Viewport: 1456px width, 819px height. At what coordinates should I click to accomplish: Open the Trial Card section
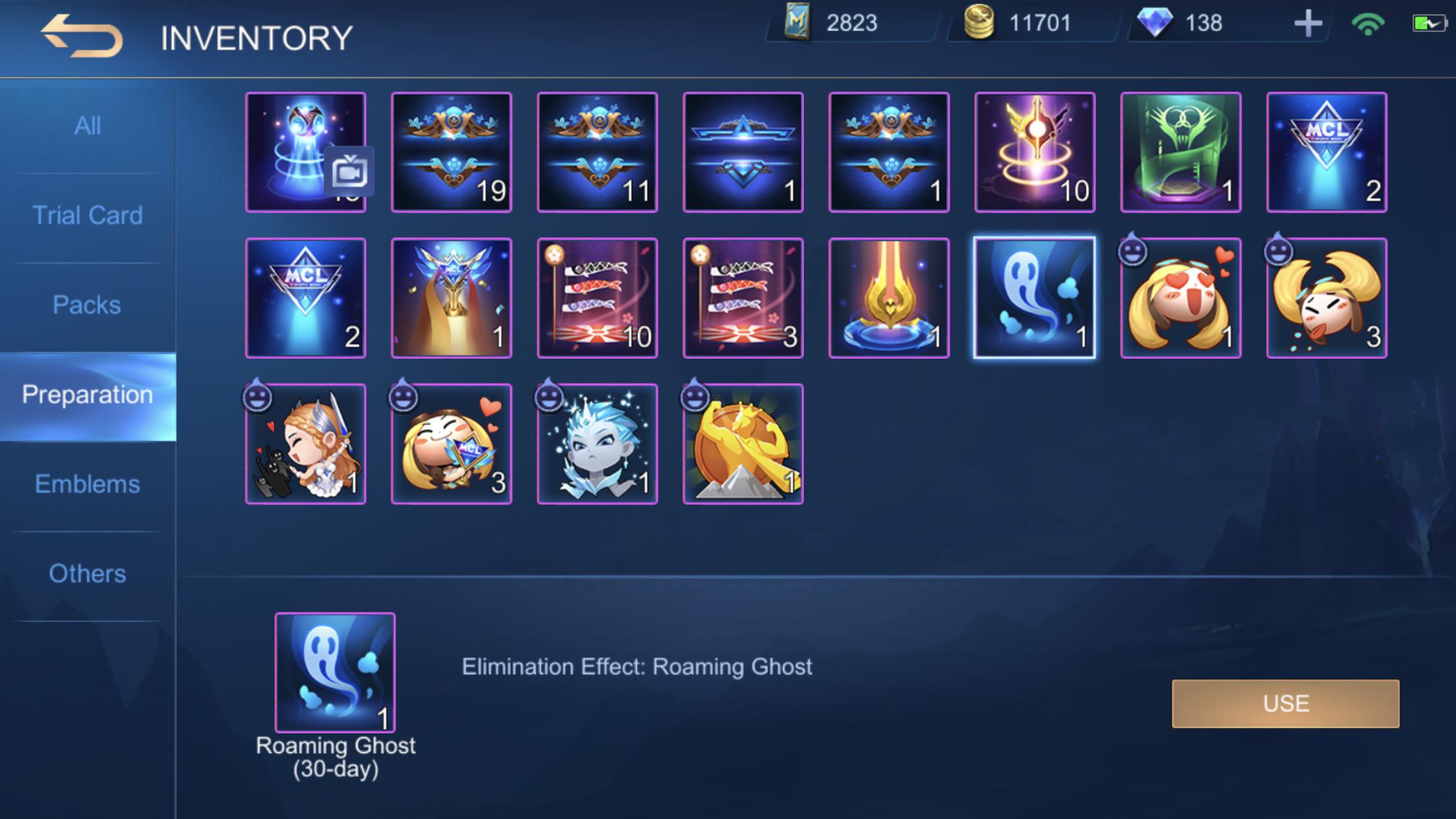(88, 214)
